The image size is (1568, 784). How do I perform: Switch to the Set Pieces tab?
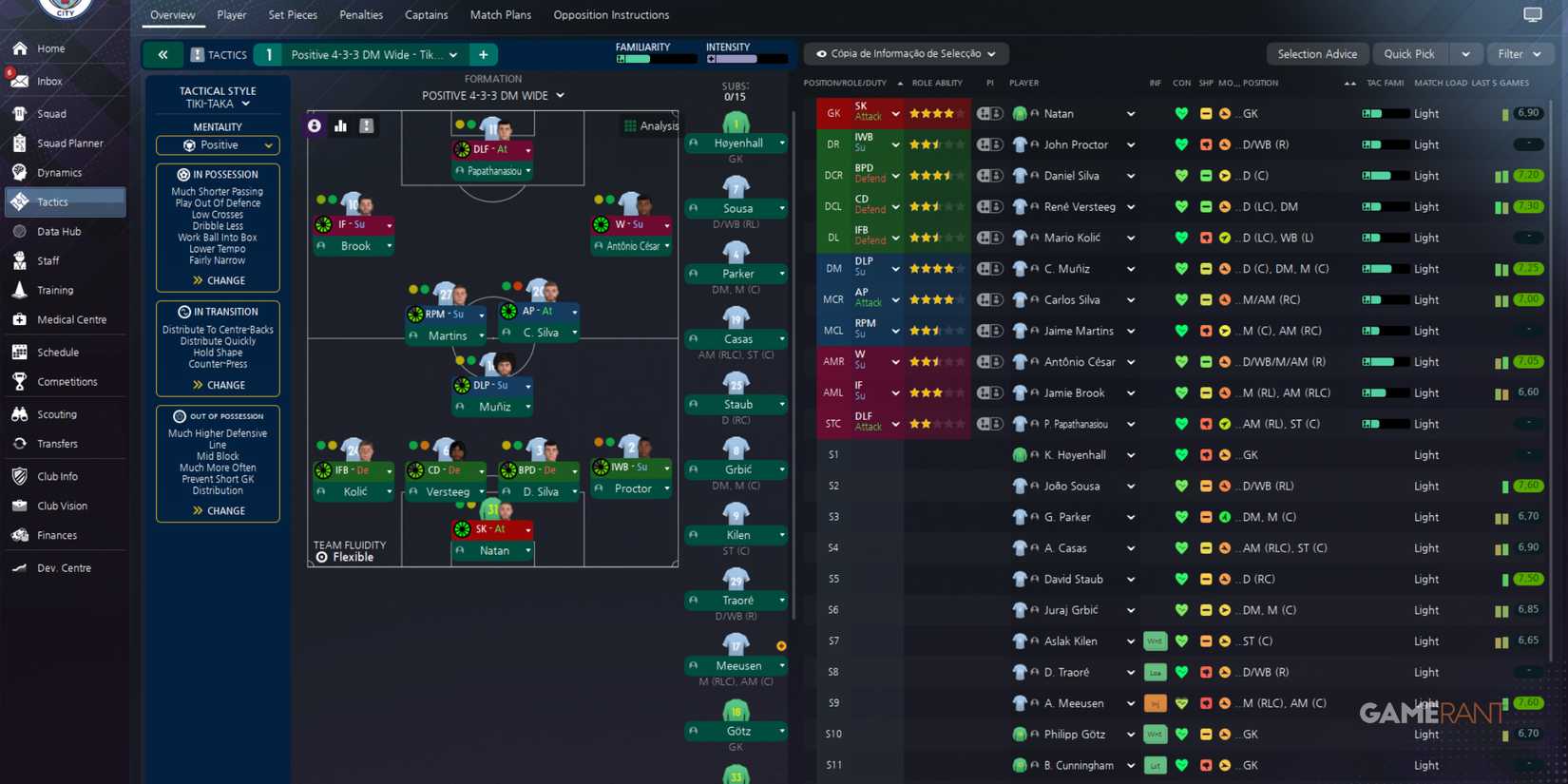[x=292, y=14]
